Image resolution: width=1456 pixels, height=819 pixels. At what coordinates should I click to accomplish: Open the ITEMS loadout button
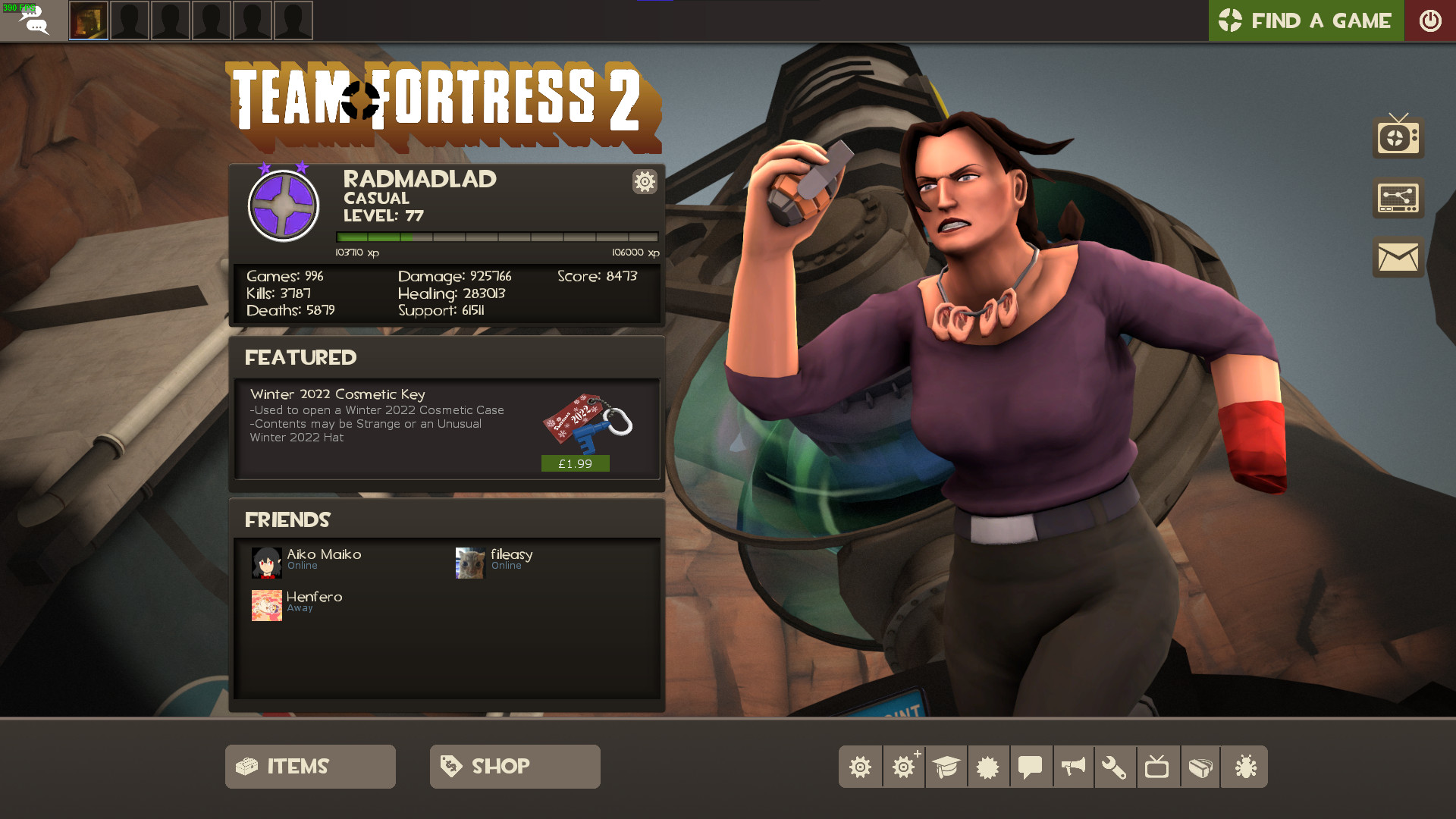(x=309, y=766)
